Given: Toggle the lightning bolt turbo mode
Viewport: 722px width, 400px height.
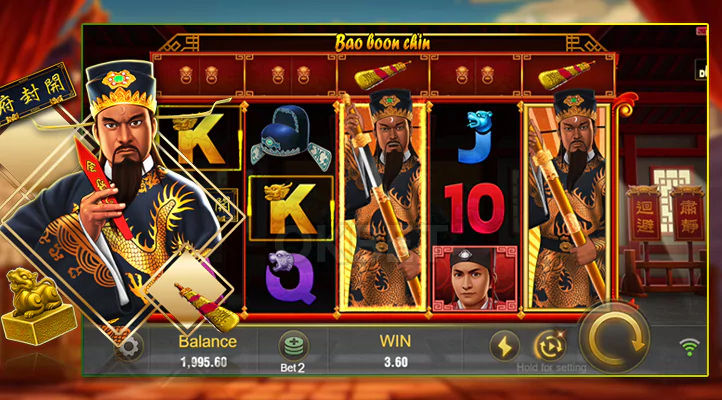Looking at the screenshot, I should pyautogui.click(x=503, y=345).
